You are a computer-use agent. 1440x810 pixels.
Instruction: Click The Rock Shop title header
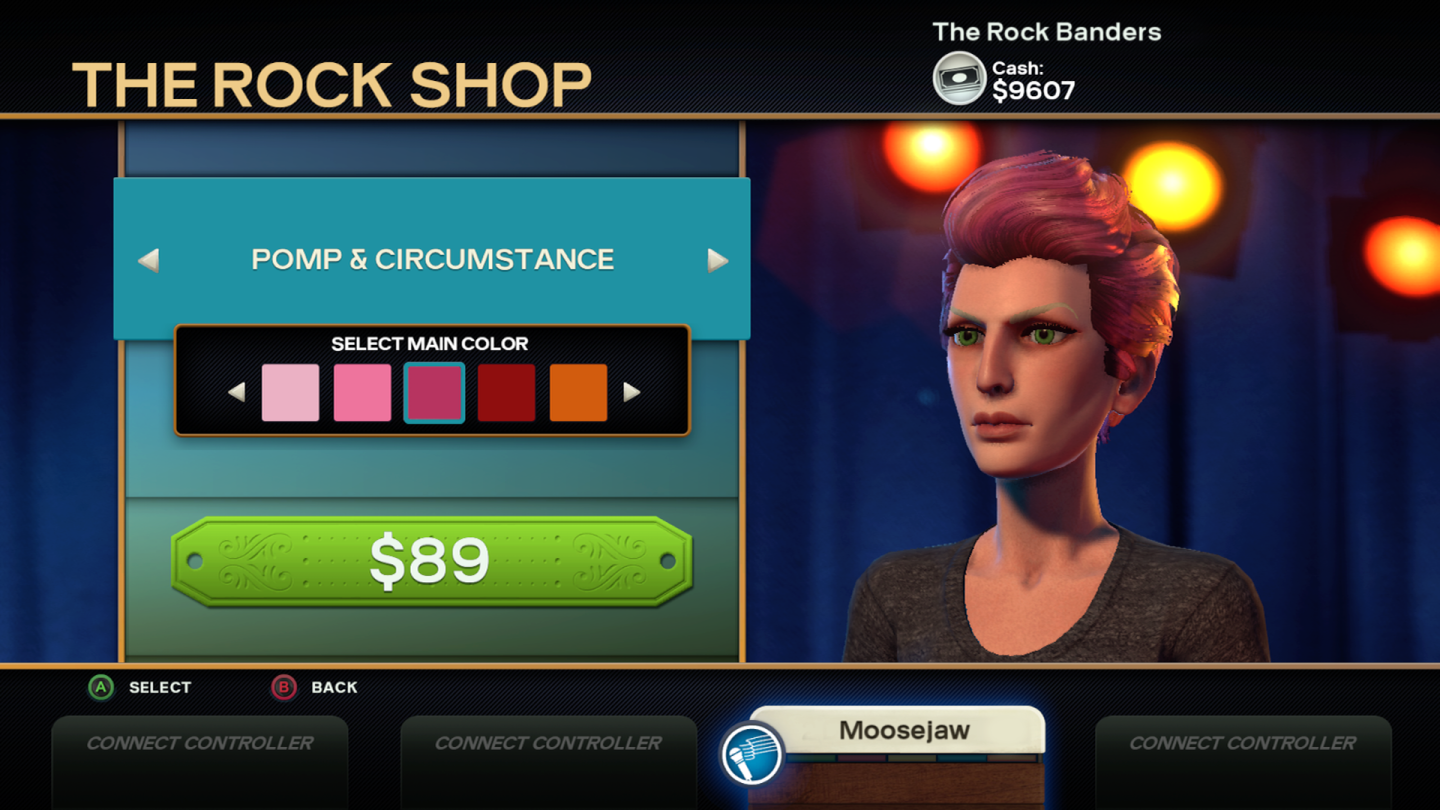[x=330, y=84]
